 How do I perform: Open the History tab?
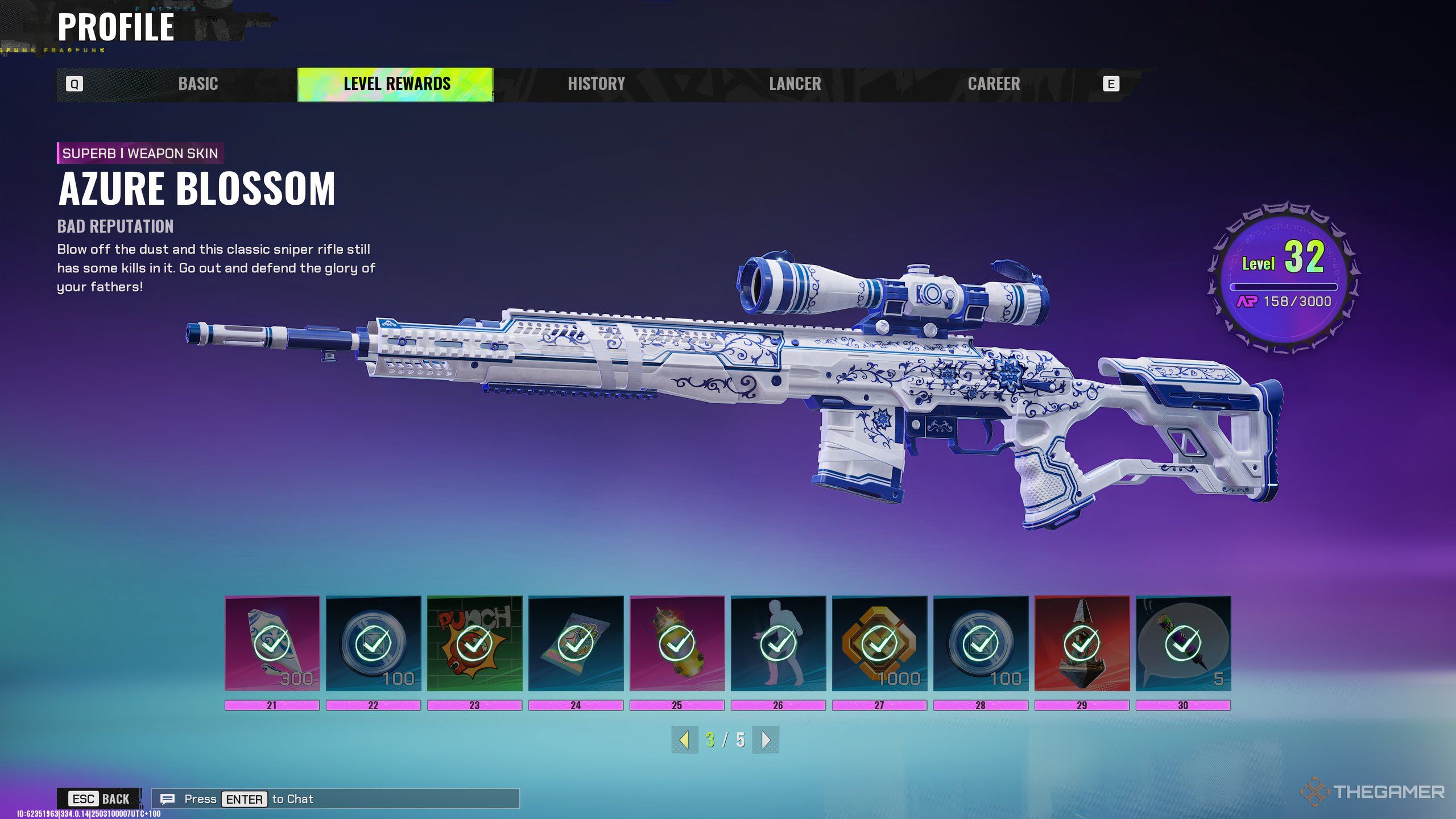click(596, 84)
